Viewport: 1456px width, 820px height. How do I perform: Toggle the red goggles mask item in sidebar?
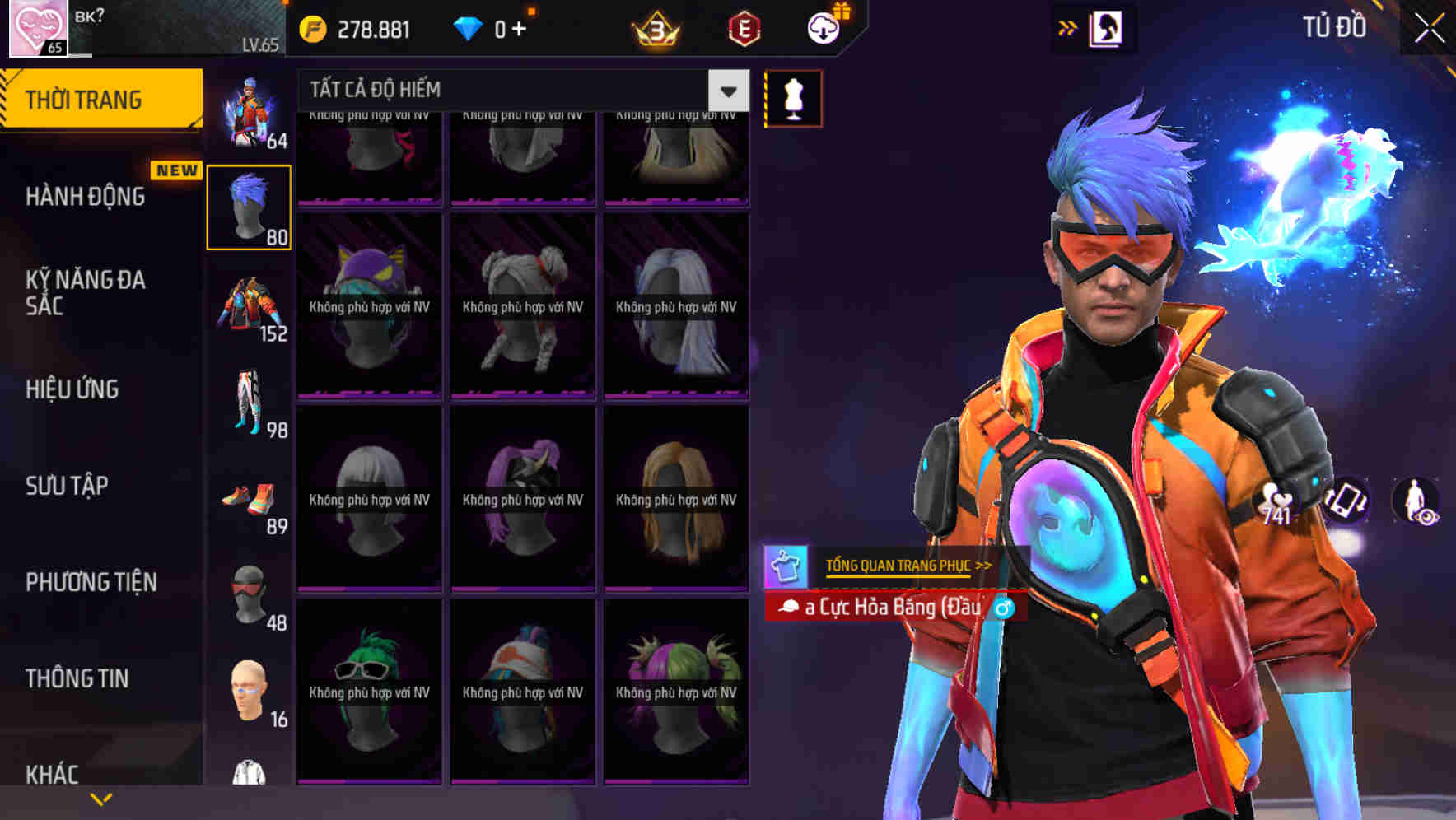(249, 594)
